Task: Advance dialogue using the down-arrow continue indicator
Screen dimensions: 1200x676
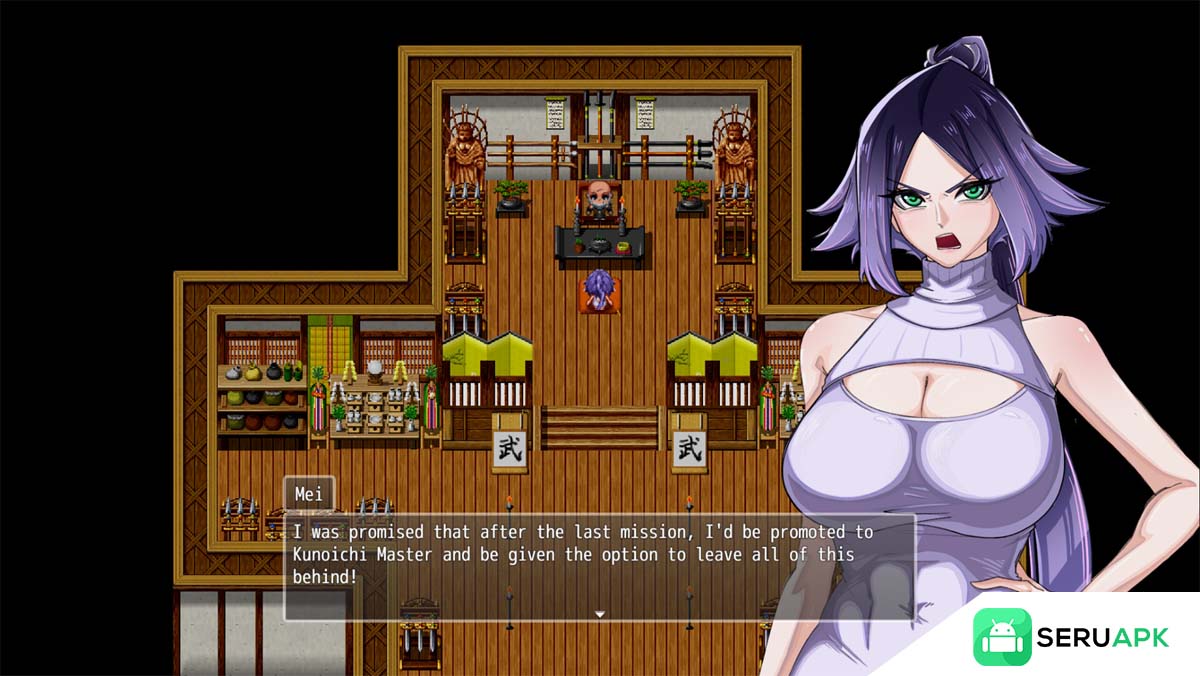Action: click(x=600, y=614)
